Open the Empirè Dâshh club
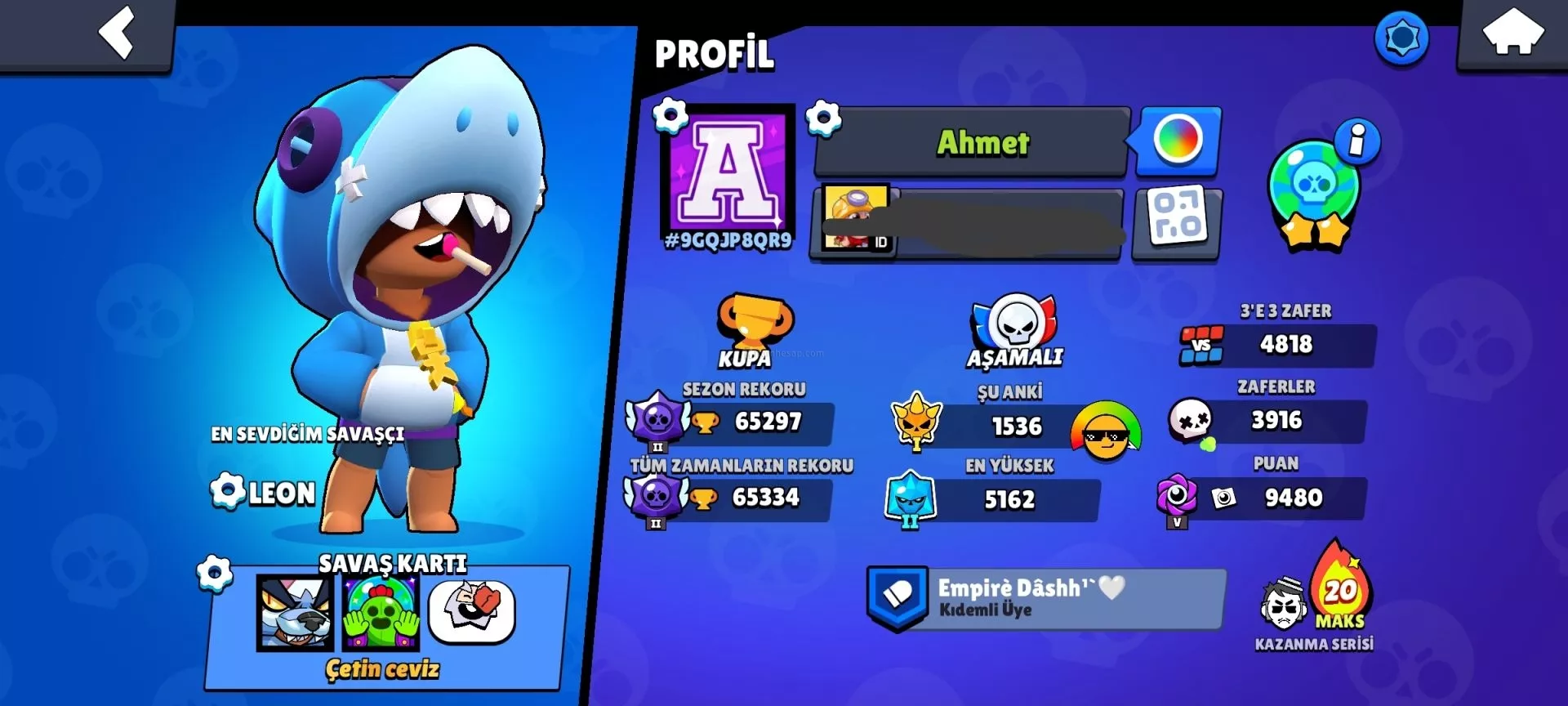Viewport: 1568px width, 706px height. [x=1045, y=598]
